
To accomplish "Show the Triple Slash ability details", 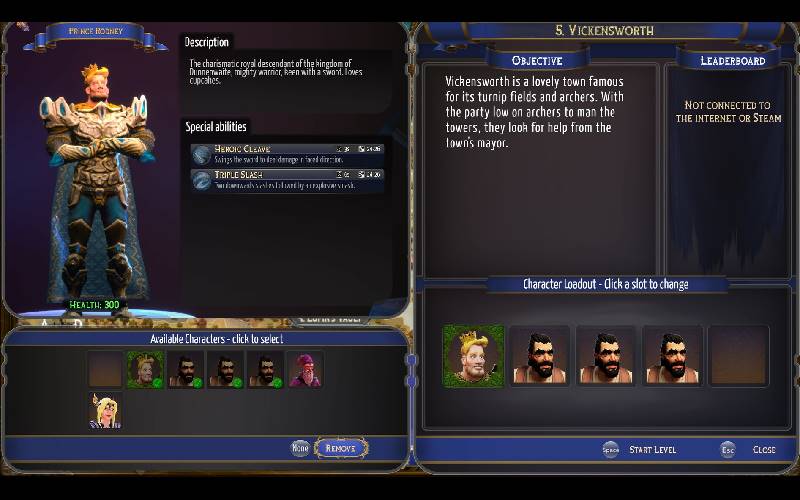I will [287, 179].
